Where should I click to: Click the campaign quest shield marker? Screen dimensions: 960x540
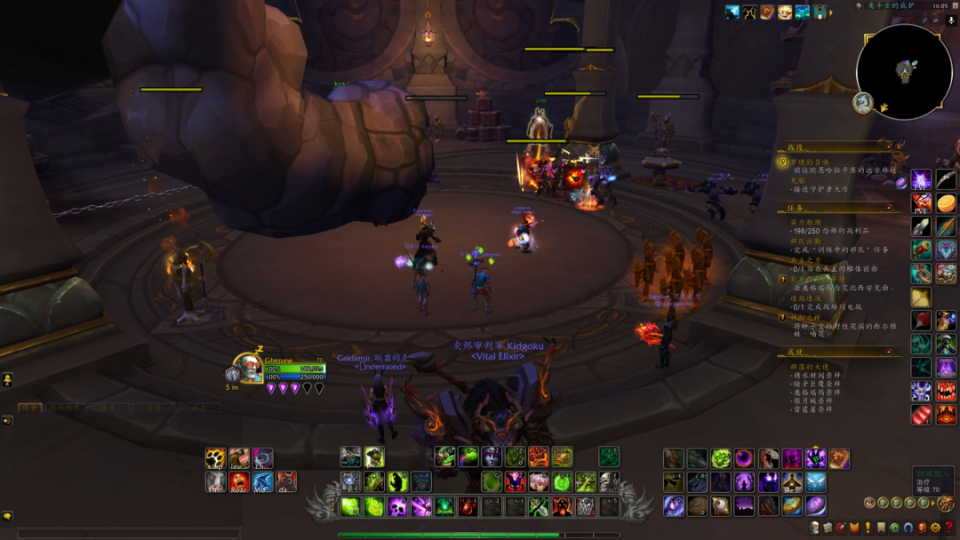point(784,161)
